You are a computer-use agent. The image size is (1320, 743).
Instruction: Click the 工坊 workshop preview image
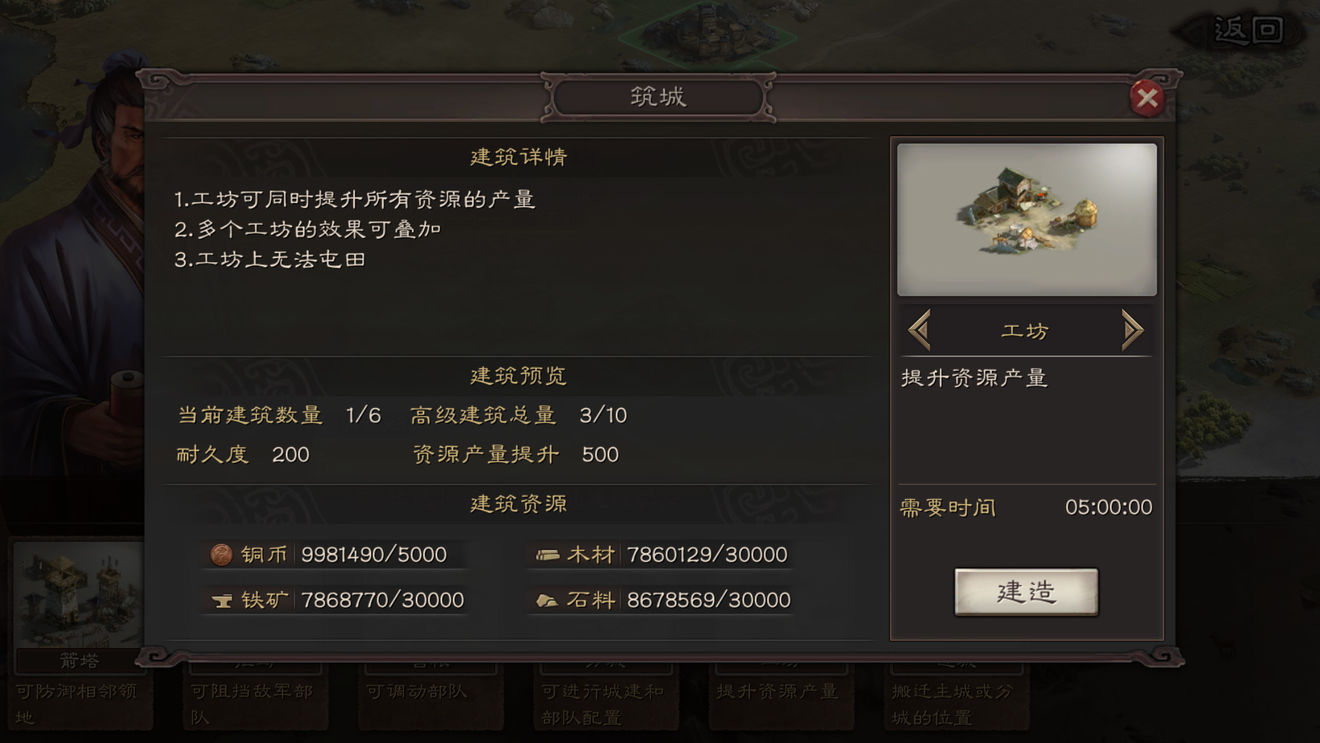pos(1026,218)
